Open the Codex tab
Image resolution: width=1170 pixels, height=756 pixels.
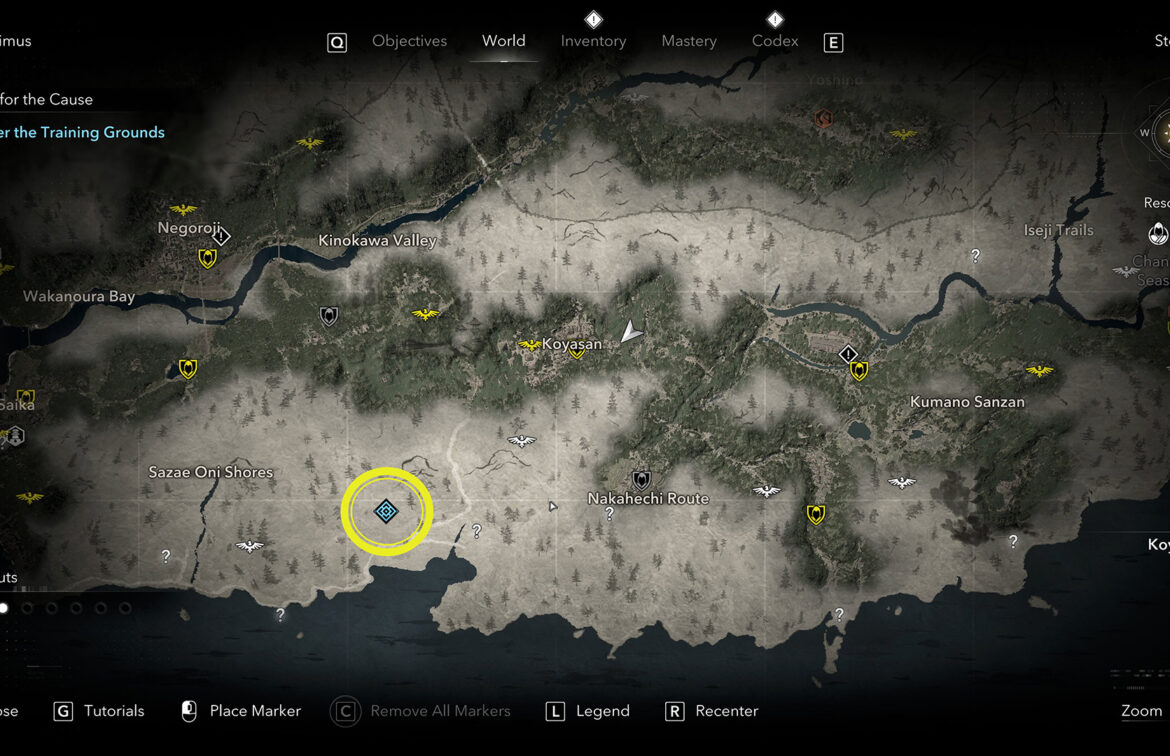click(x=775, y=41)
